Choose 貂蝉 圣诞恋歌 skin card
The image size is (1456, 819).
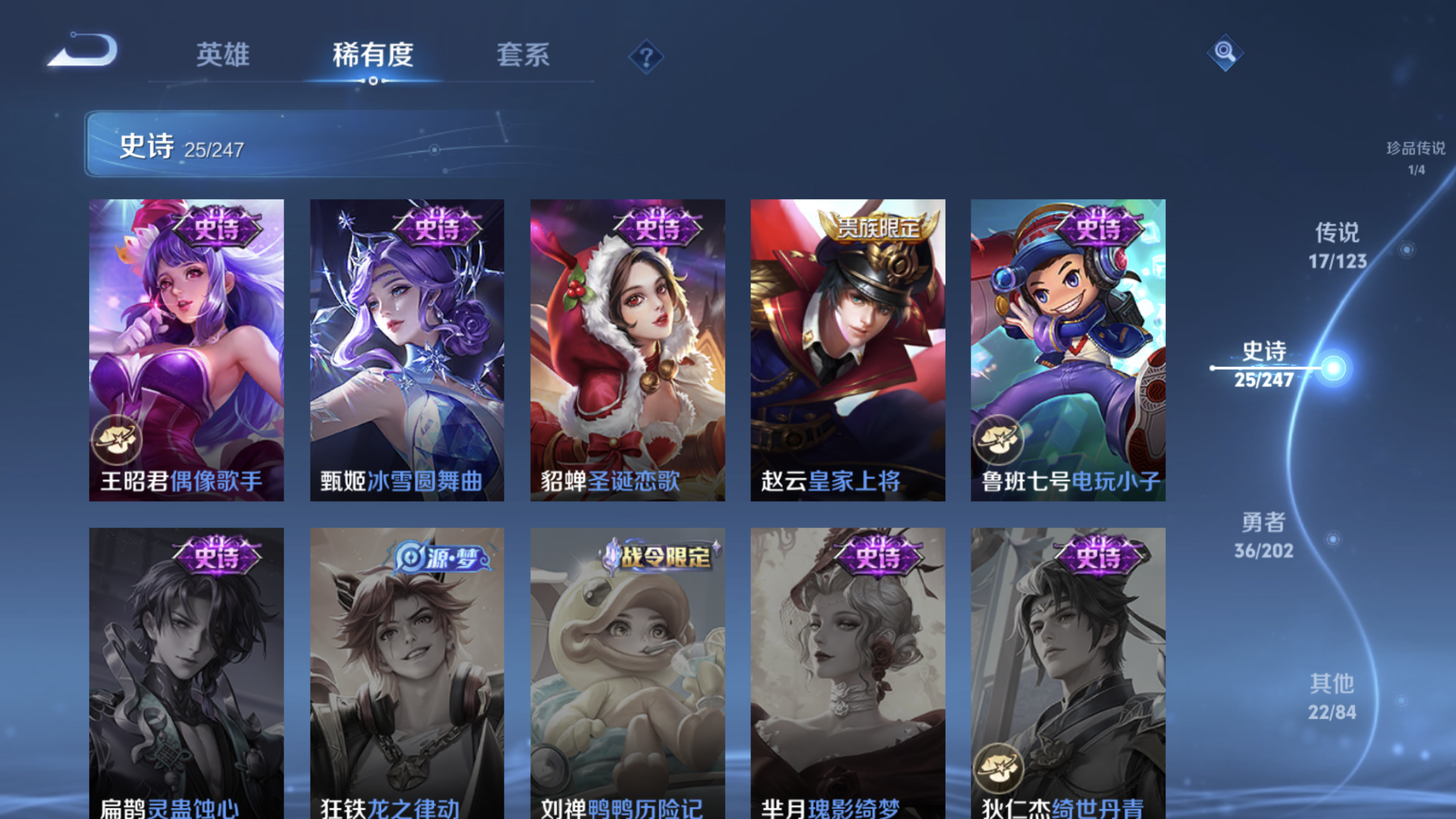coord(627,349)
